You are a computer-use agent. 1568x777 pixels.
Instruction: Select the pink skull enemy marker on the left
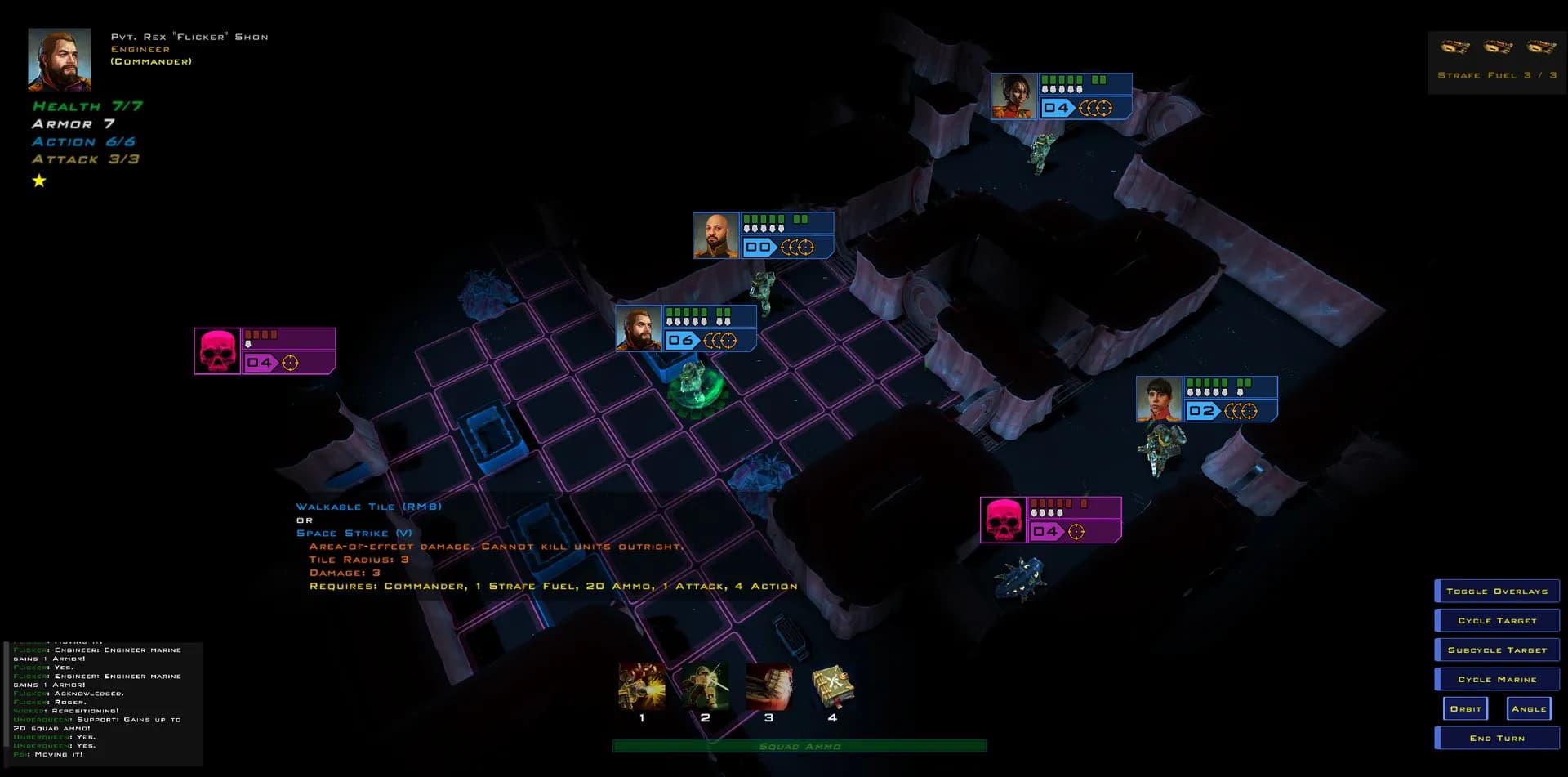tap(218, 350)
